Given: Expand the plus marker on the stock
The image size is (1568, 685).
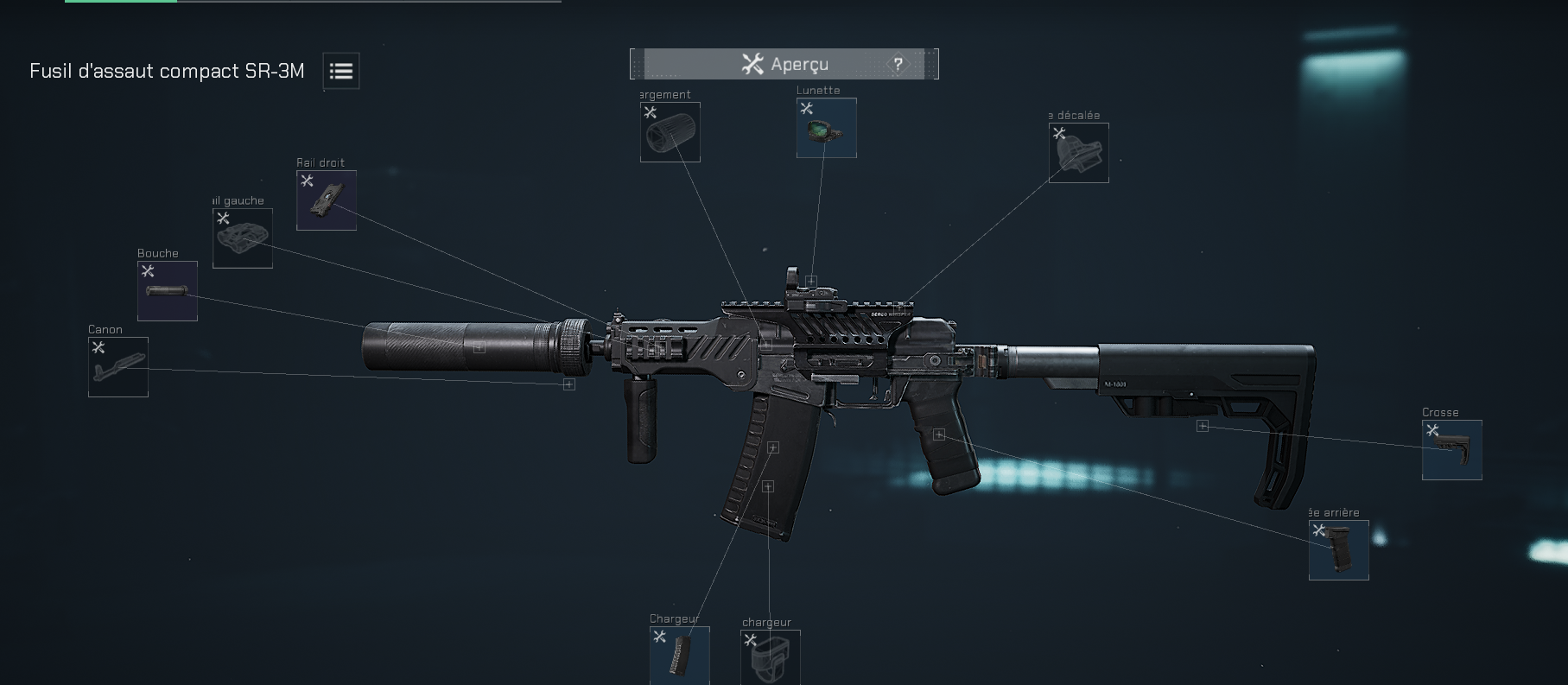Looking at the screenshot, I should point(1201,427).
